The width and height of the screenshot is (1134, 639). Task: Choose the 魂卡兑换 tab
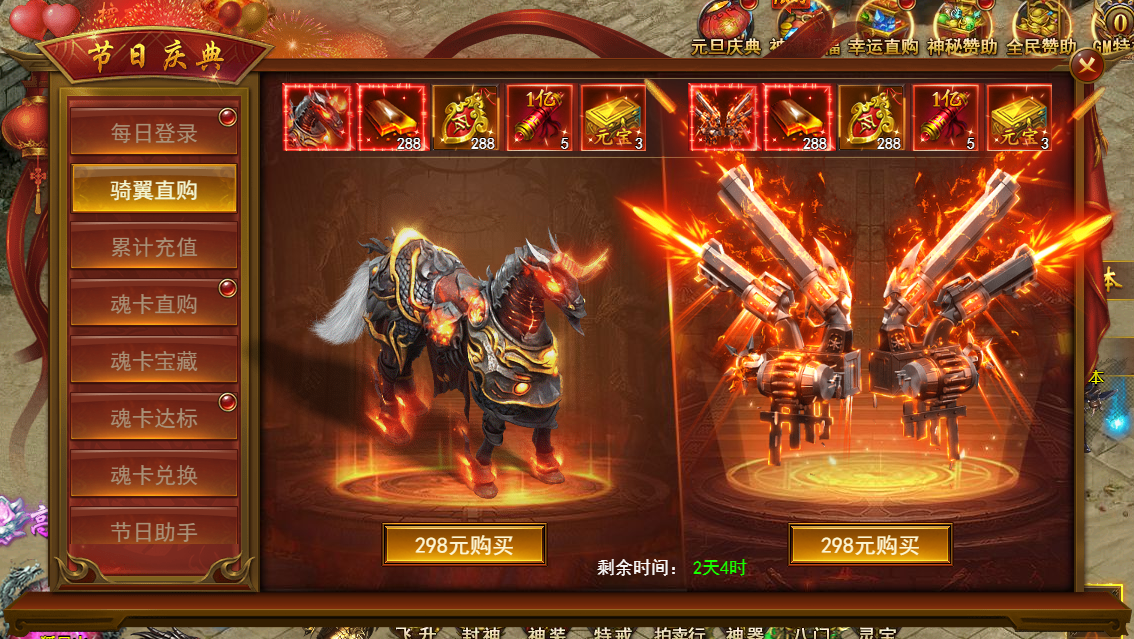click(x=153, y=475)
